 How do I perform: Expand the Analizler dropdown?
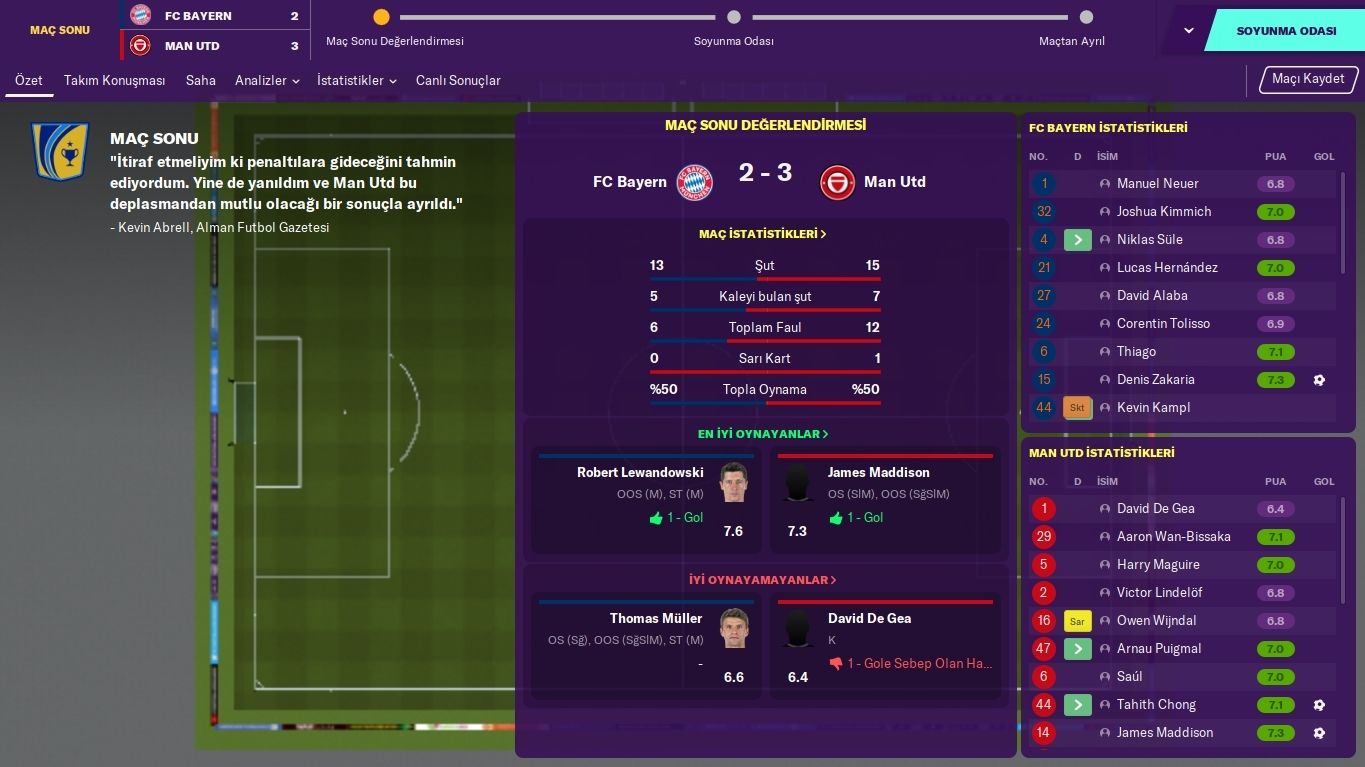267,80
